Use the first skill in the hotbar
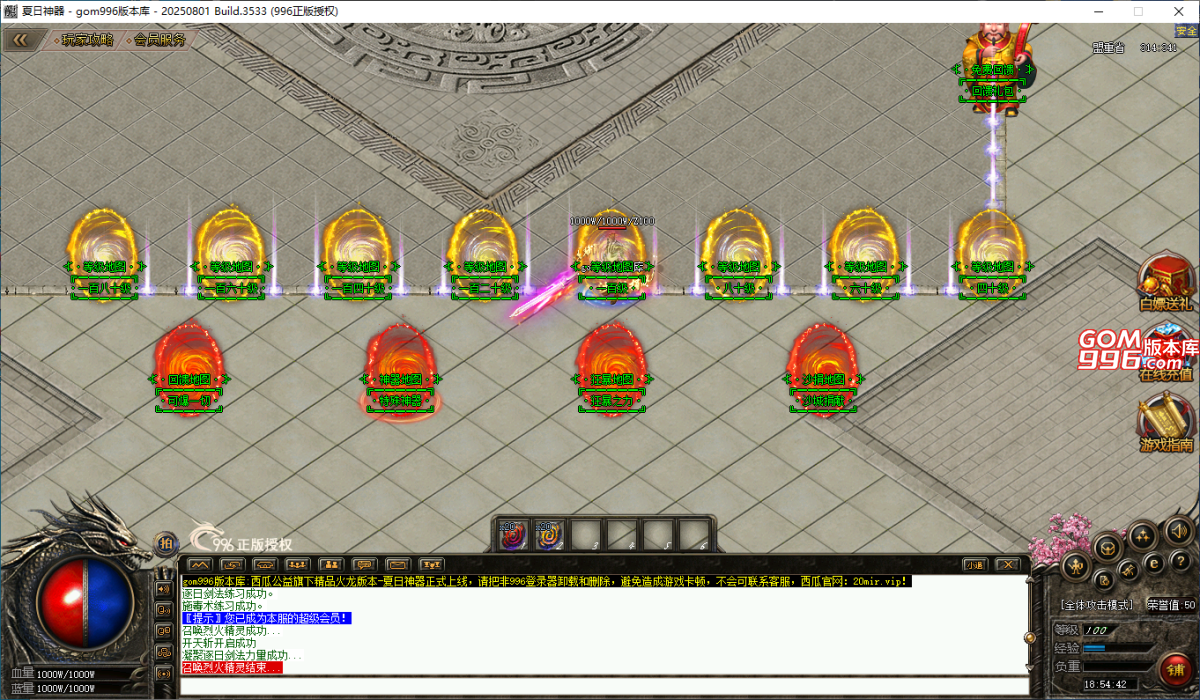 514,535
